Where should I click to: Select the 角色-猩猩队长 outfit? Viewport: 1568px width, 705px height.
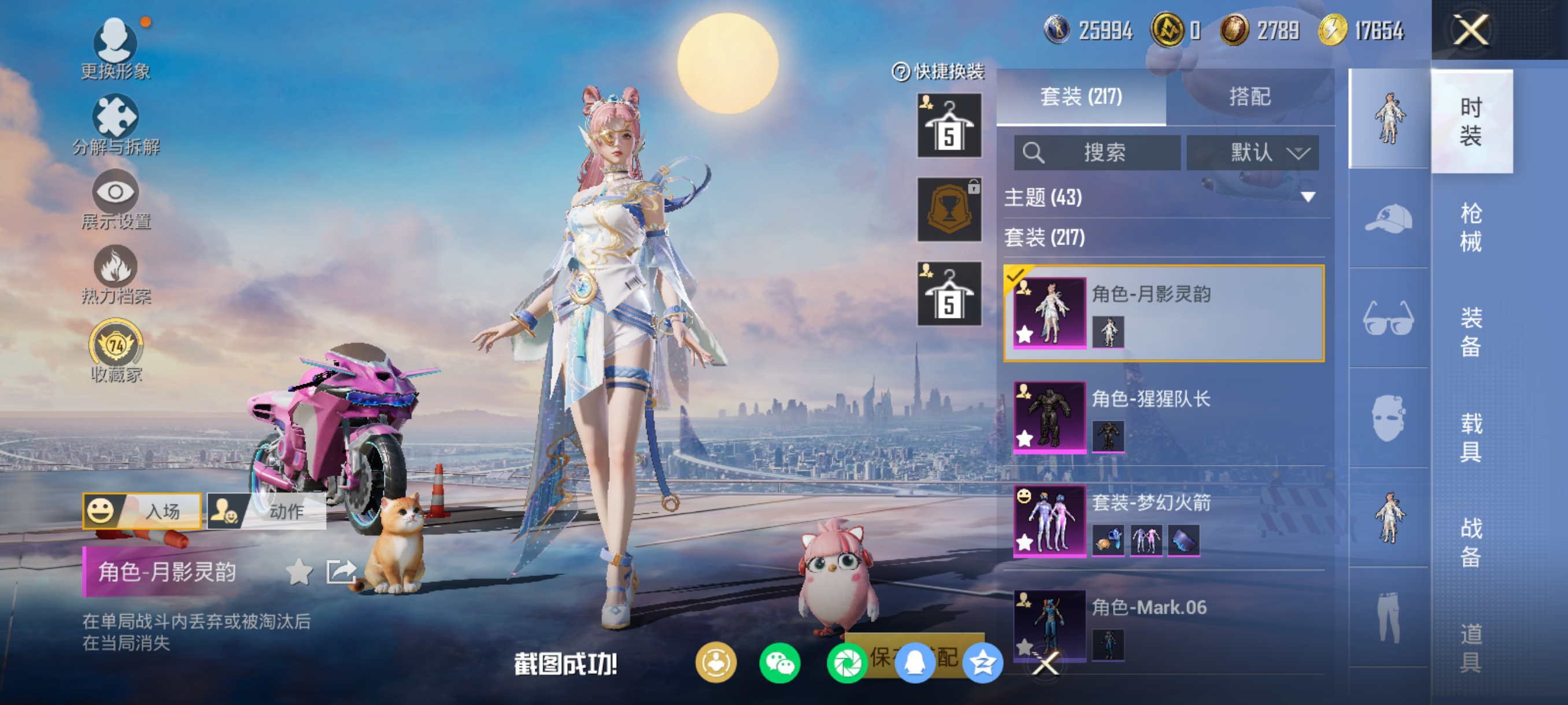(1164, 417)
